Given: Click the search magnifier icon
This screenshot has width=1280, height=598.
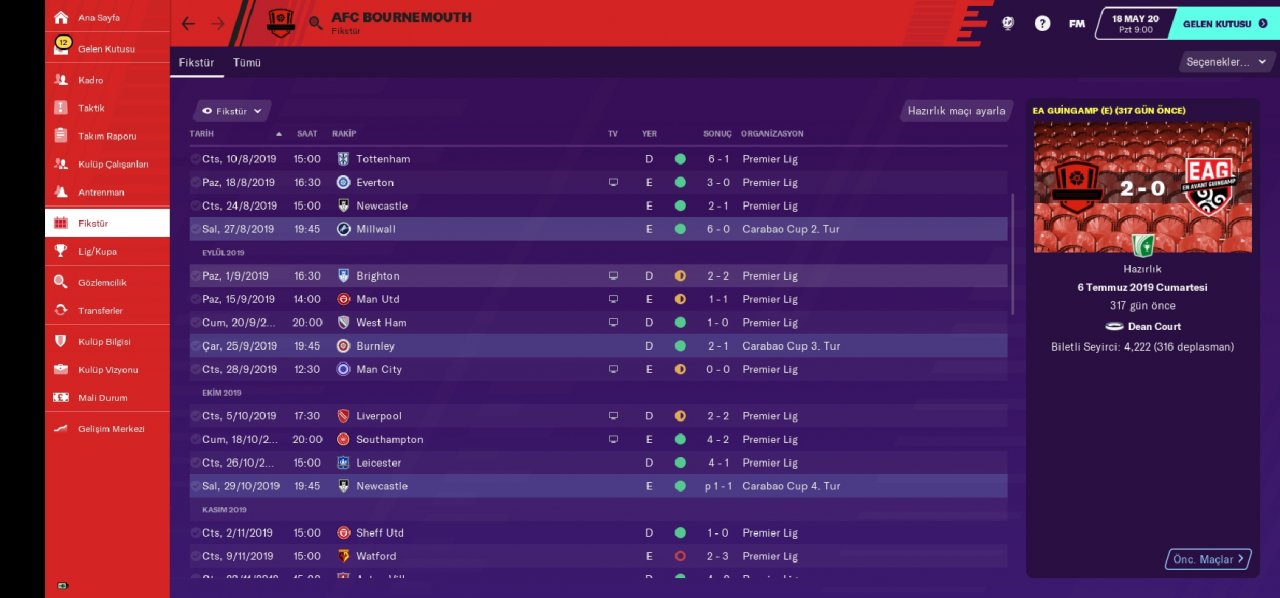Looking at the screenshot, I should click(316, 22).
